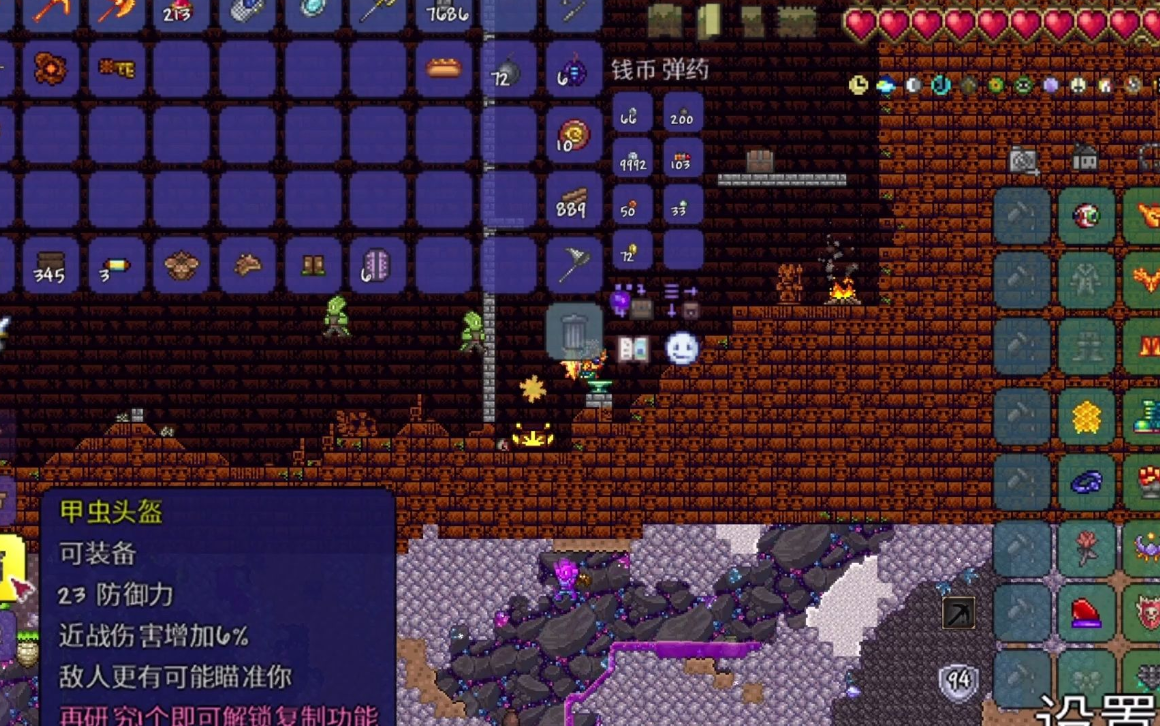Select the hot dog inventory slot
This screenshot has width=1160, height=726.
click(x=444, y=68)
